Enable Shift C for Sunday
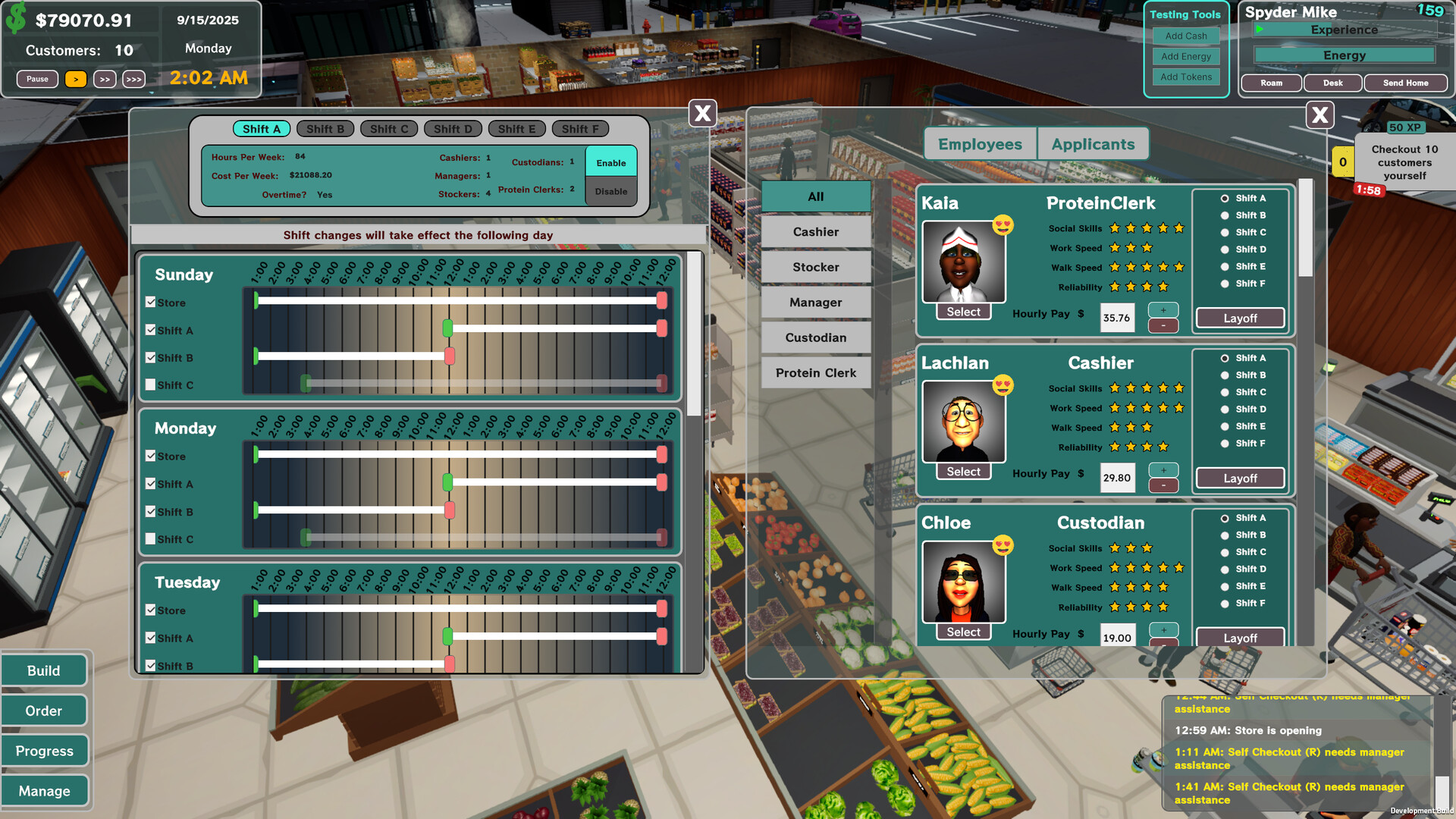 click(x=150, y=384)
